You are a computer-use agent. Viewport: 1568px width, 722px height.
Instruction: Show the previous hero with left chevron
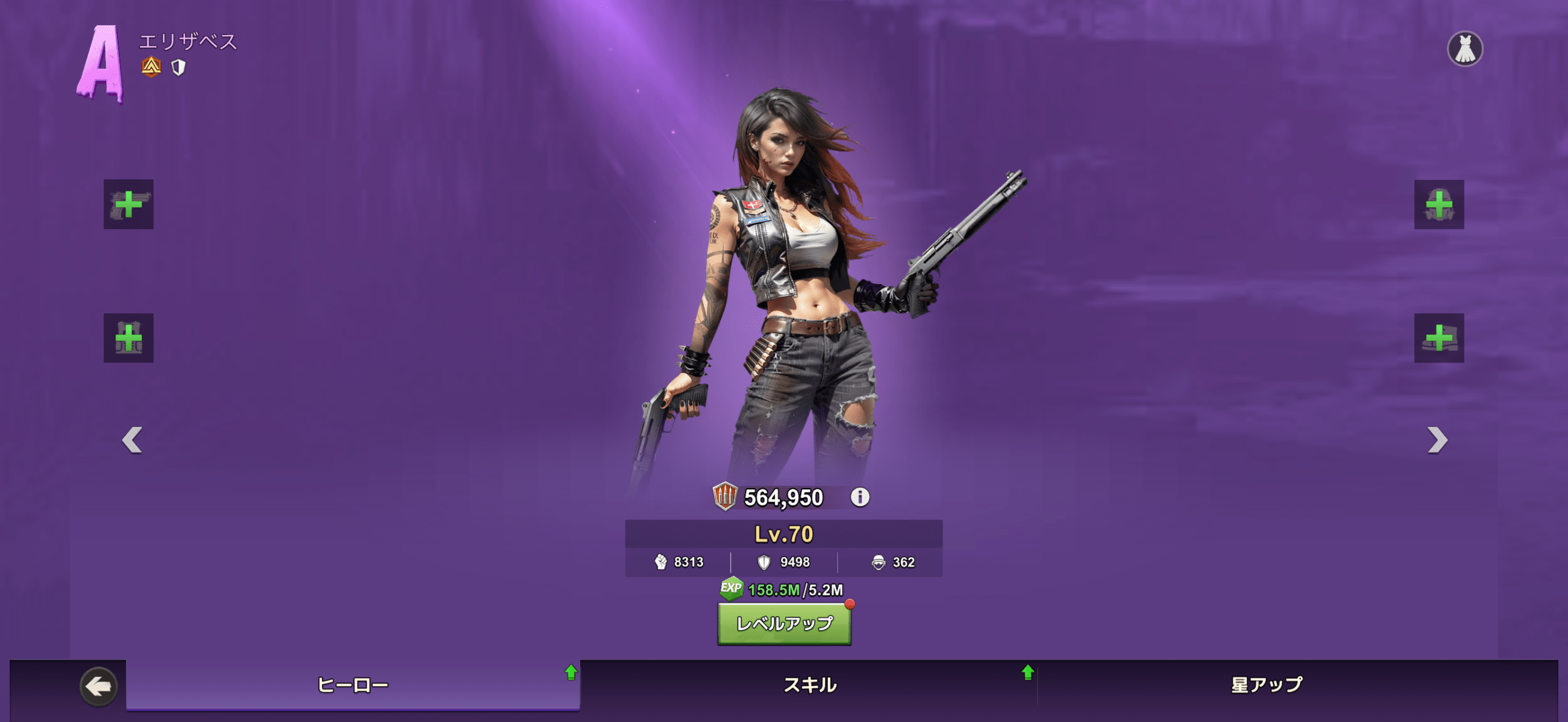[132, 440]
